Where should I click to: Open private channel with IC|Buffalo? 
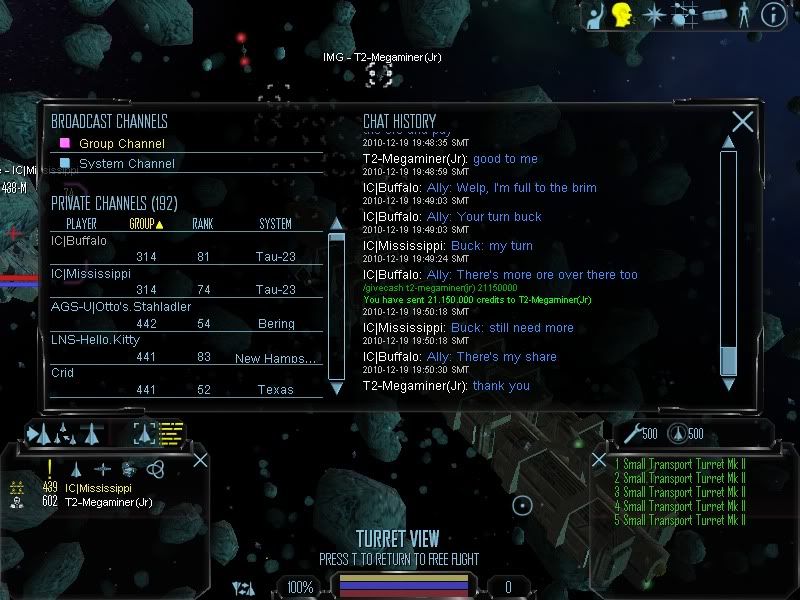pos(79,241)
